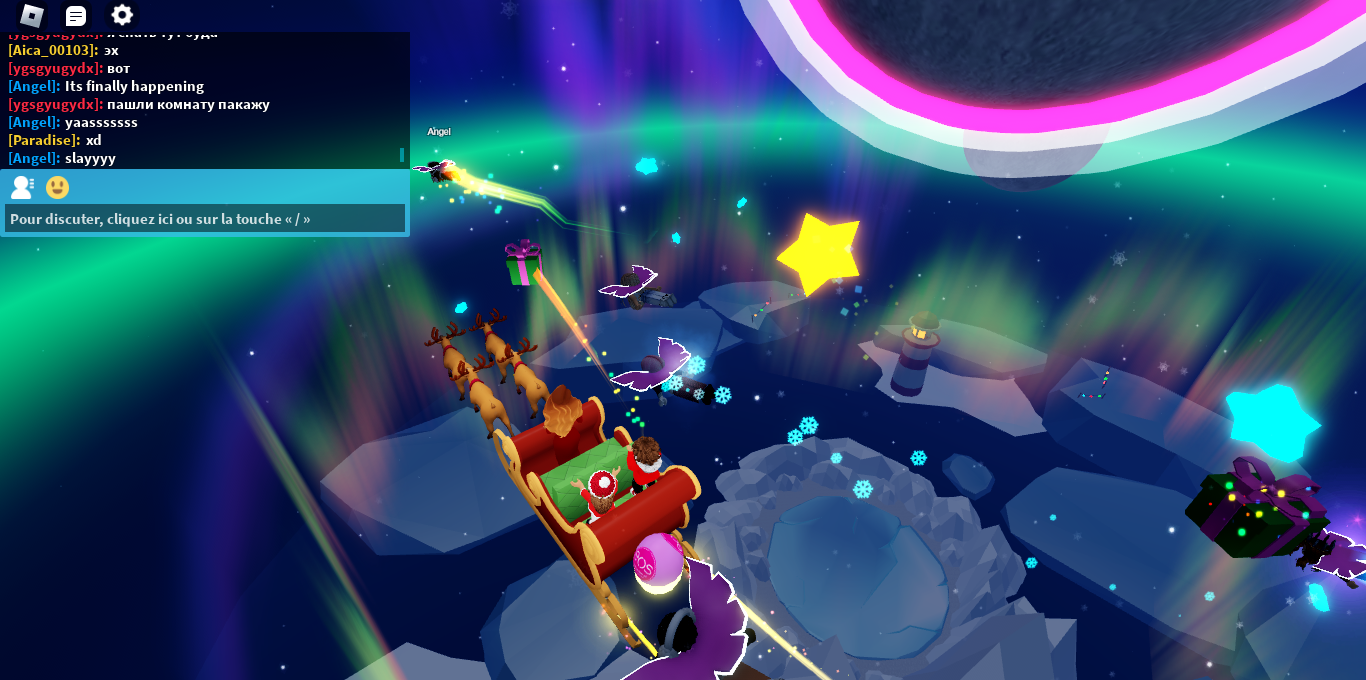The image size is (1366, 680).
Task: Select Paradise's name in chat
Action: (44, 140)
